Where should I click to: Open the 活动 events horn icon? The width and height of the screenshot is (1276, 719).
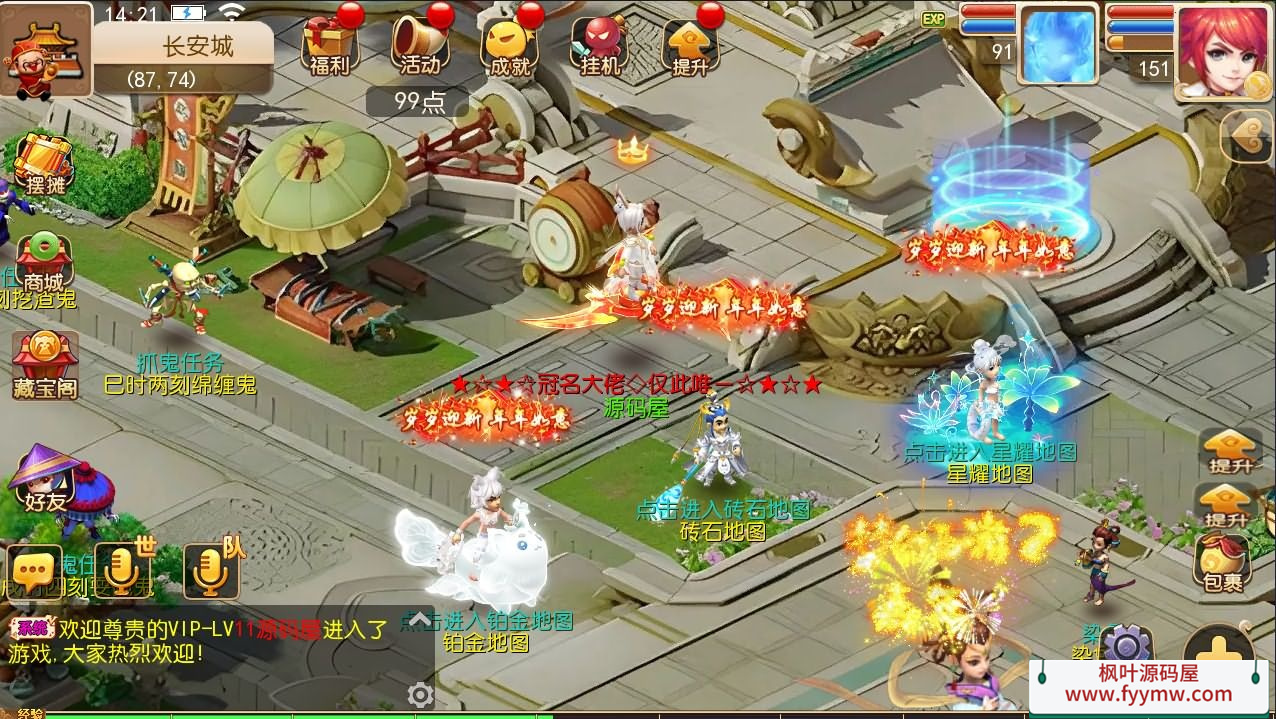click(419, 44)
